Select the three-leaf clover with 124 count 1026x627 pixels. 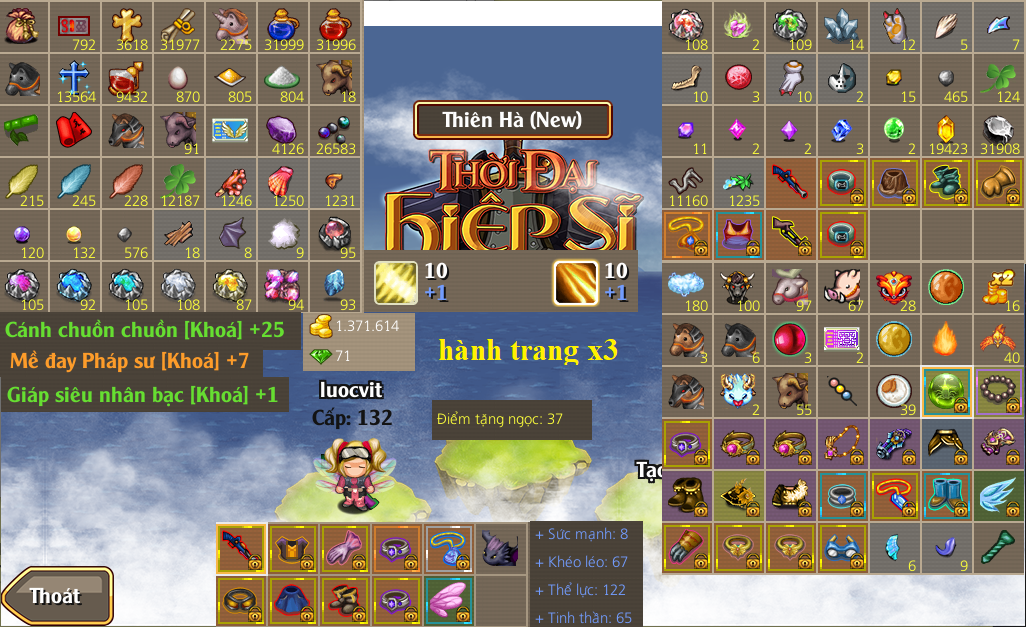997,78
